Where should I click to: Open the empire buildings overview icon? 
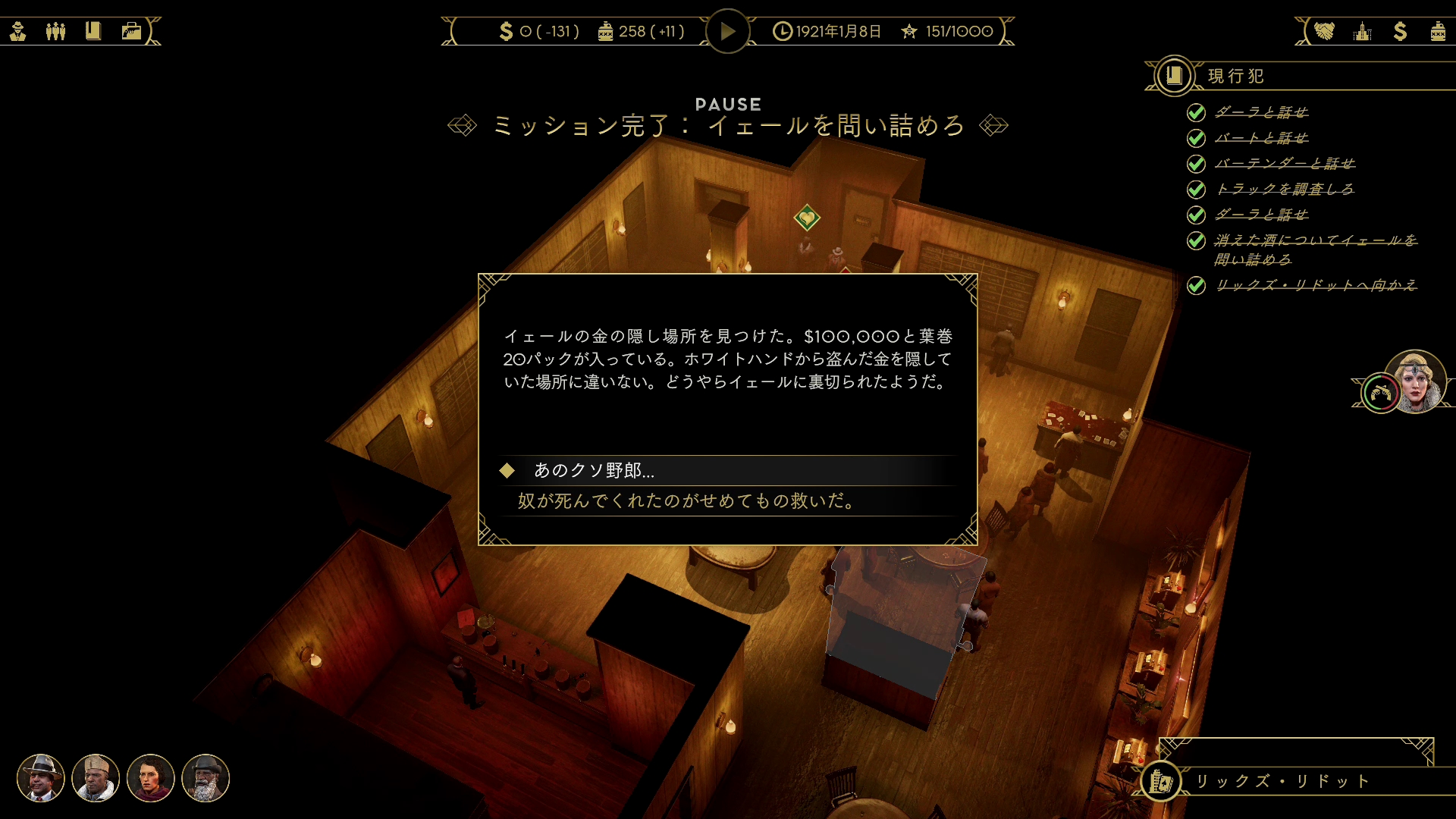[1363, 30]
